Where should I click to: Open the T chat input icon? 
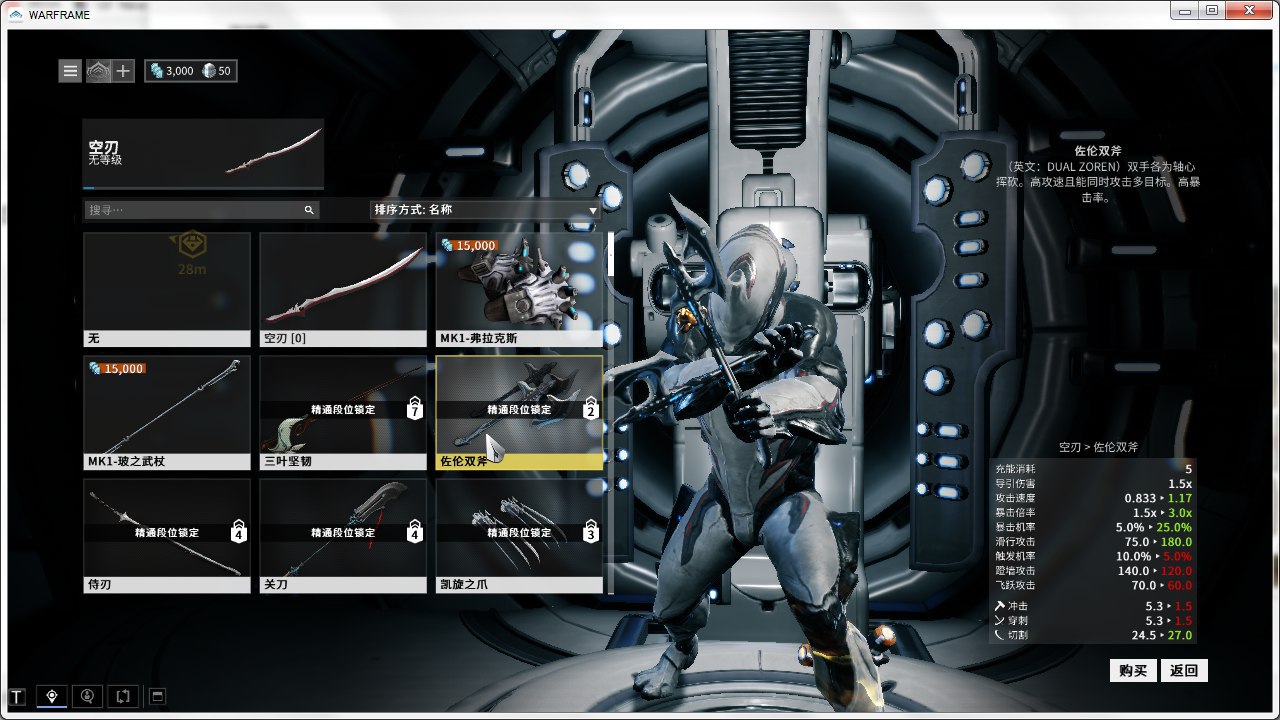(17, 696)
